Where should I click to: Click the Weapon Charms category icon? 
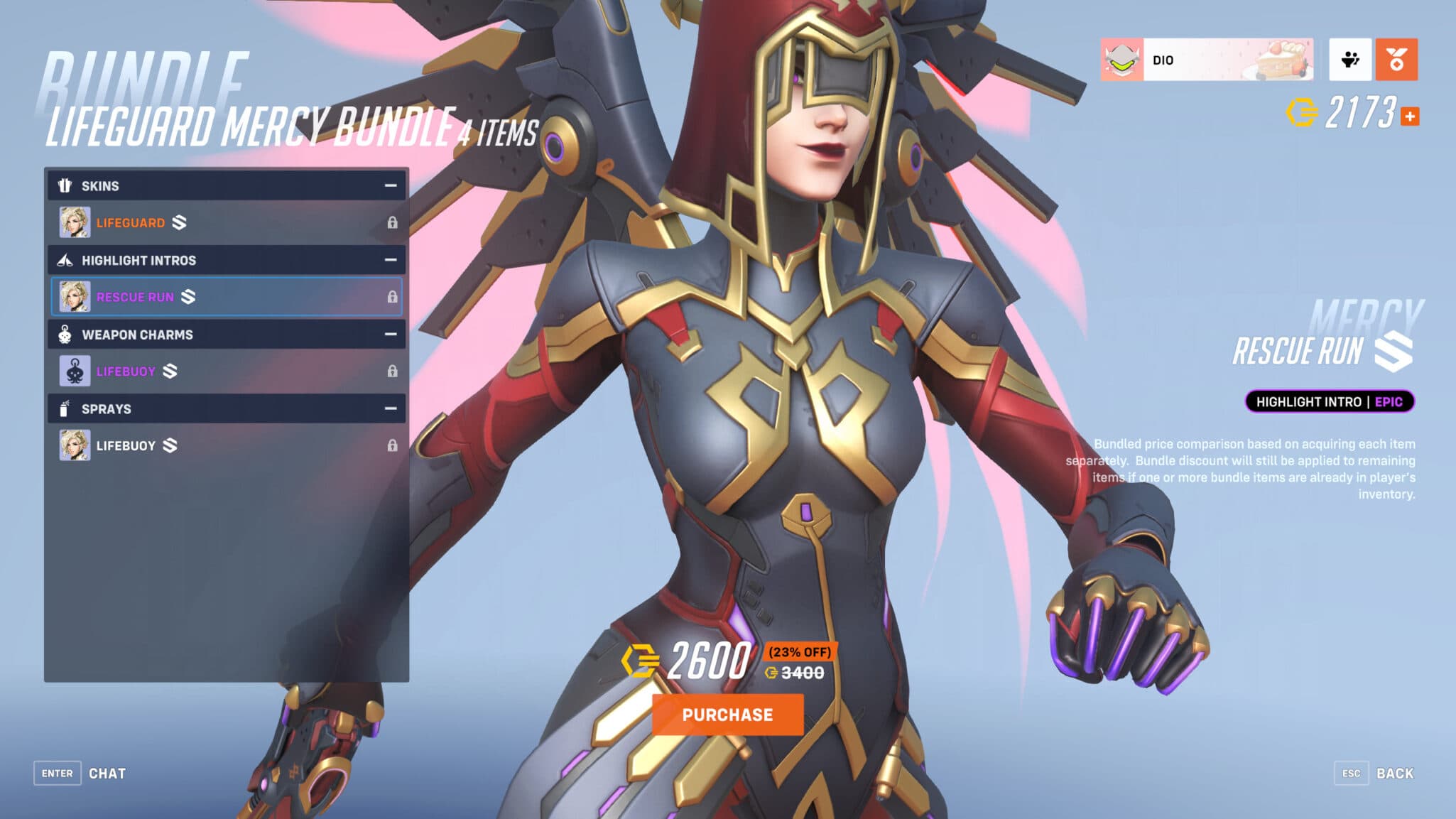pyautogui.click(x=65, y=335)
